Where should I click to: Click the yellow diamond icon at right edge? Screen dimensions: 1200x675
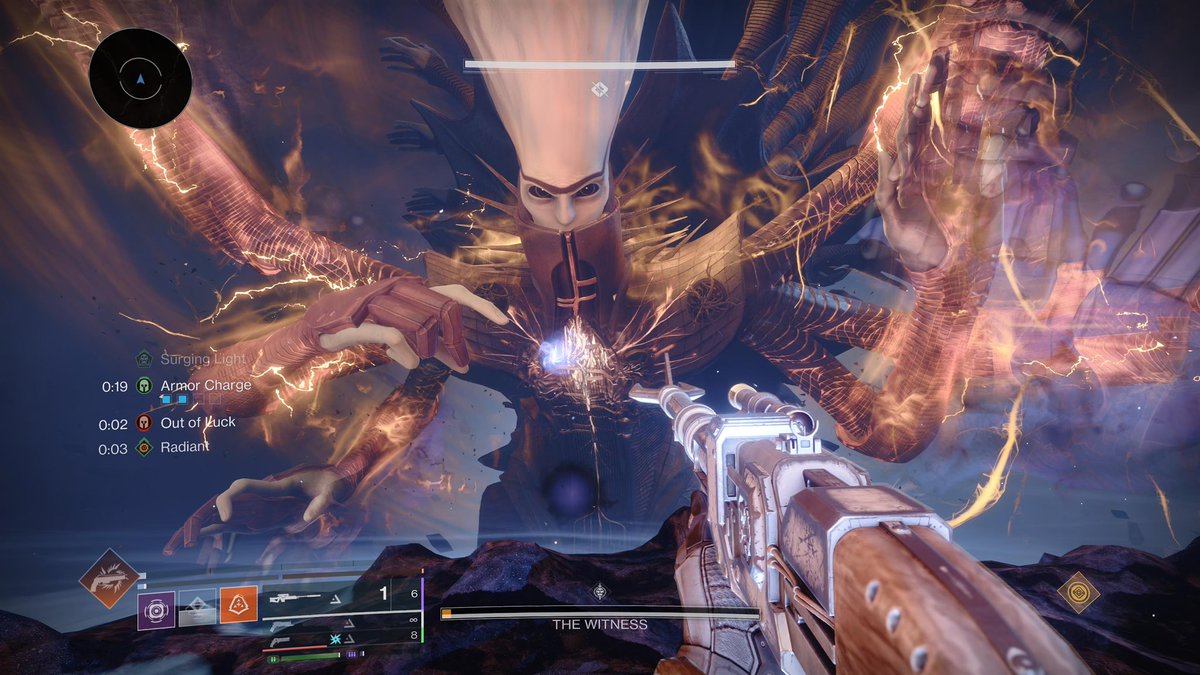pos(1078,593)
